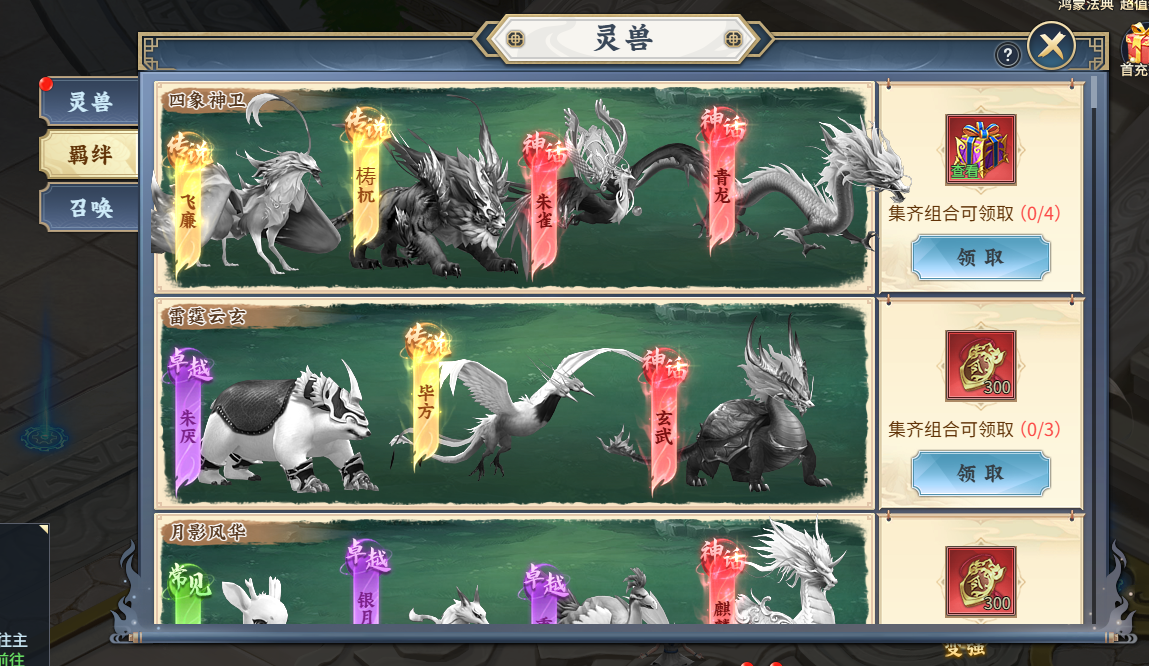The image size is (1149, 666).
Task: Open the 召唤 tab
Action: pyautogui.click(x=90, y=208)
